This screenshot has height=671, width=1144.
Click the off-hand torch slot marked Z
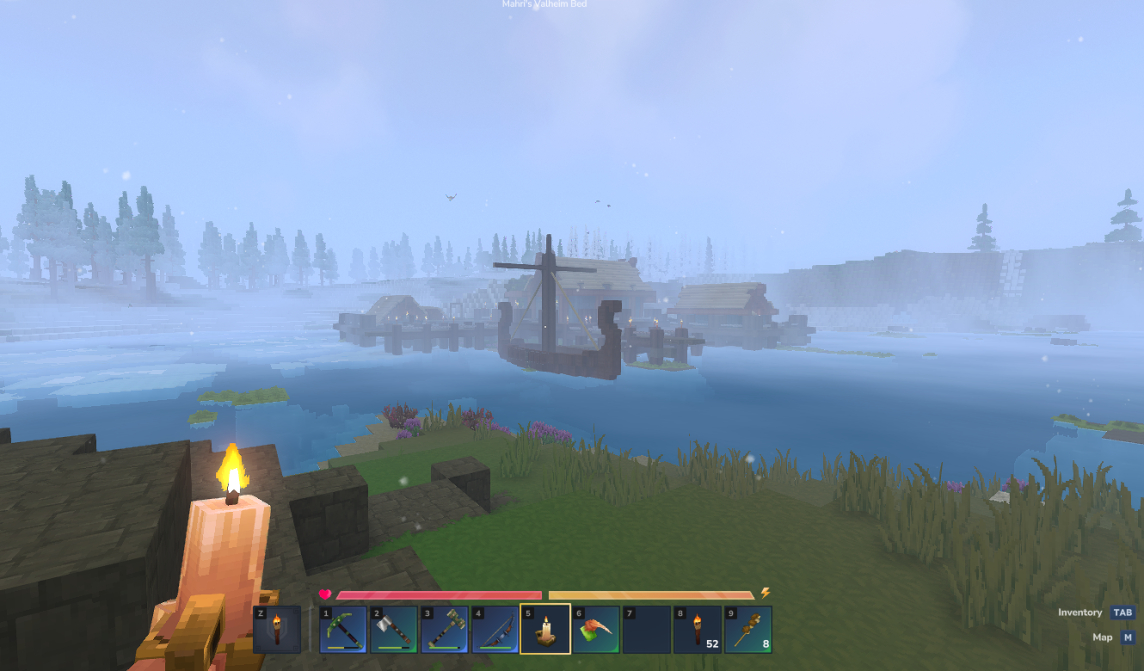pos(277,629)
